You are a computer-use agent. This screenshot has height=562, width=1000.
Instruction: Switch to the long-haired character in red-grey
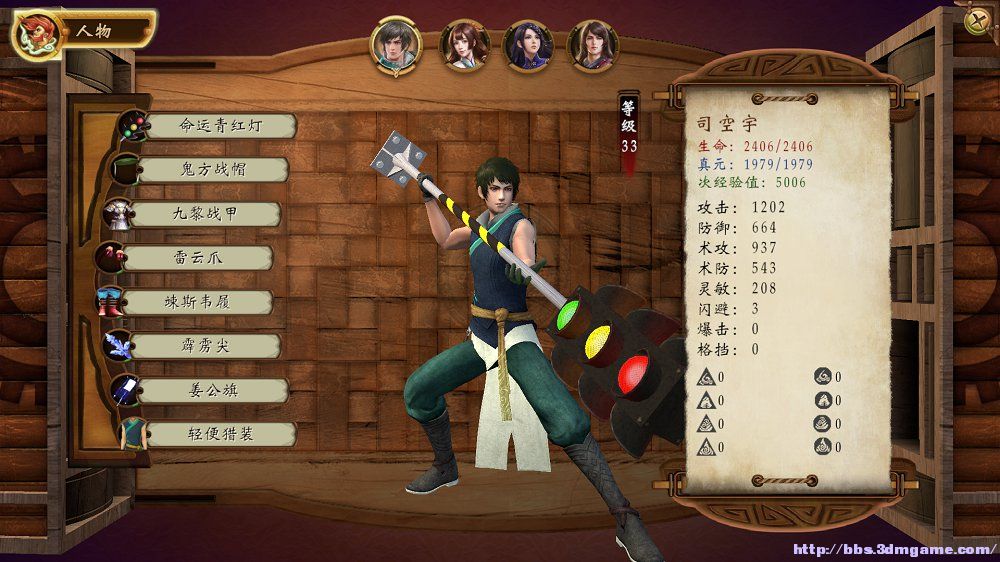[593, 46]
